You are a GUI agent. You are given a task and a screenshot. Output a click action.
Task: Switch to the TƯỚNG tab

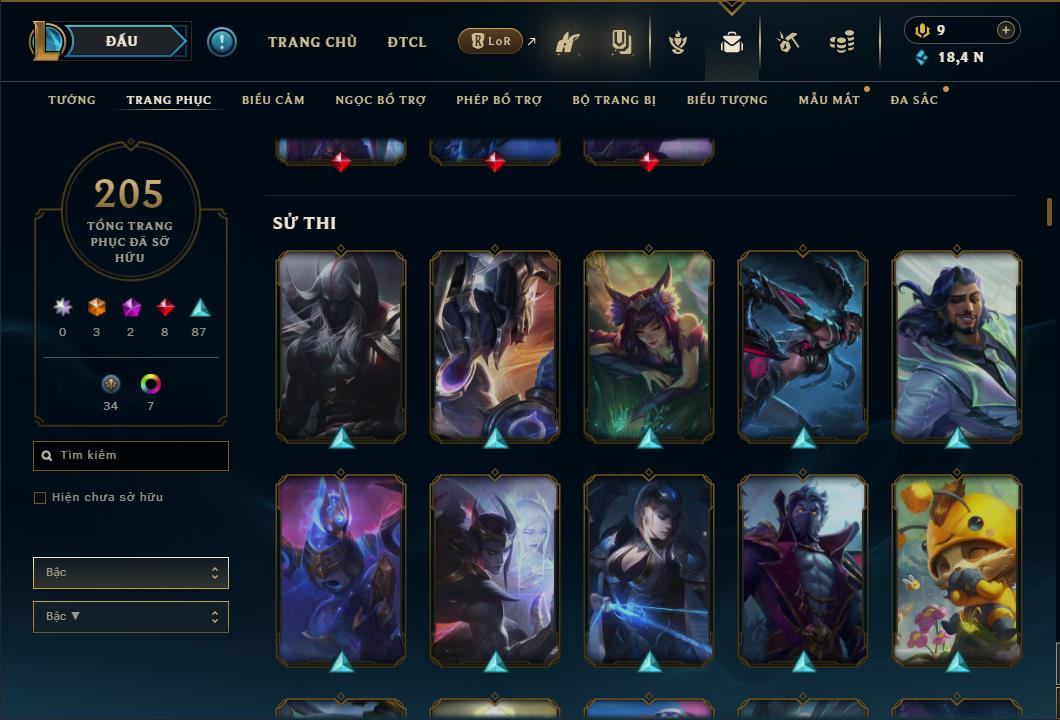coord(72,100)
